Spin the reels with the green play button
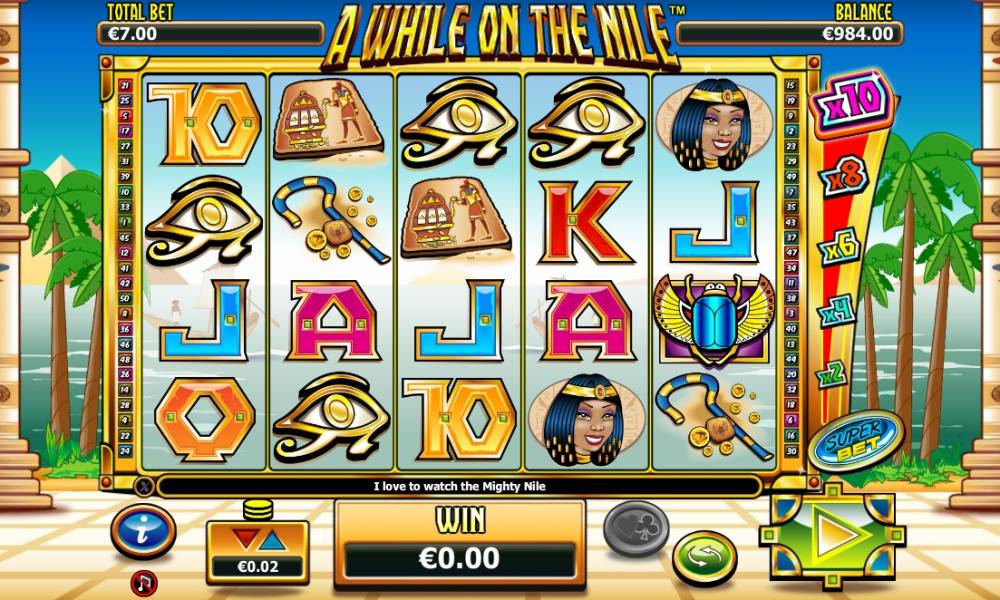The height and width of the screenshot is (600, 1000). click(x=832, y=536)
